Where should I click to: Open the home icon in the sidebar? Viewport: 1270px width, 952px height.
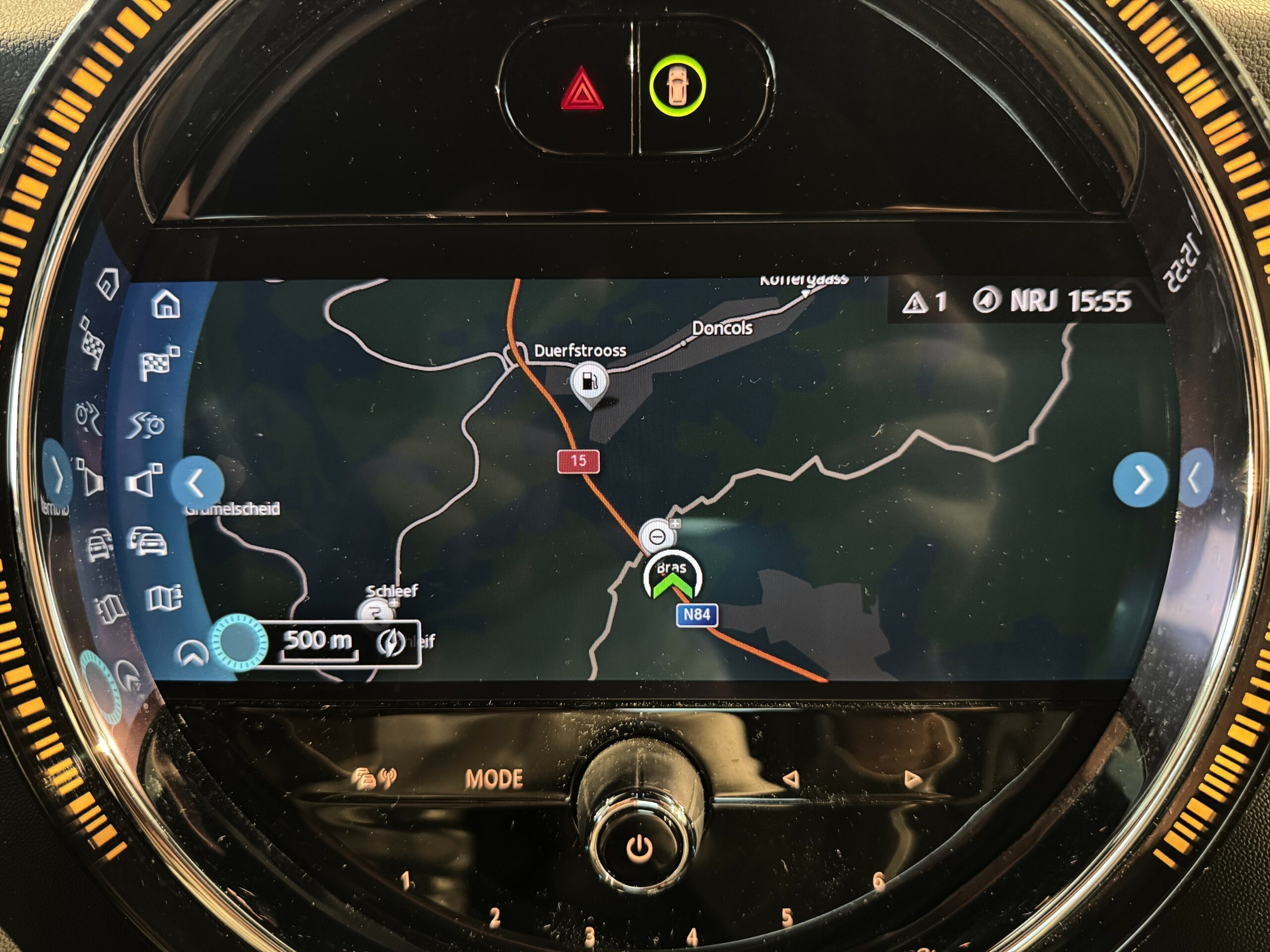click(x=166, y=304)
